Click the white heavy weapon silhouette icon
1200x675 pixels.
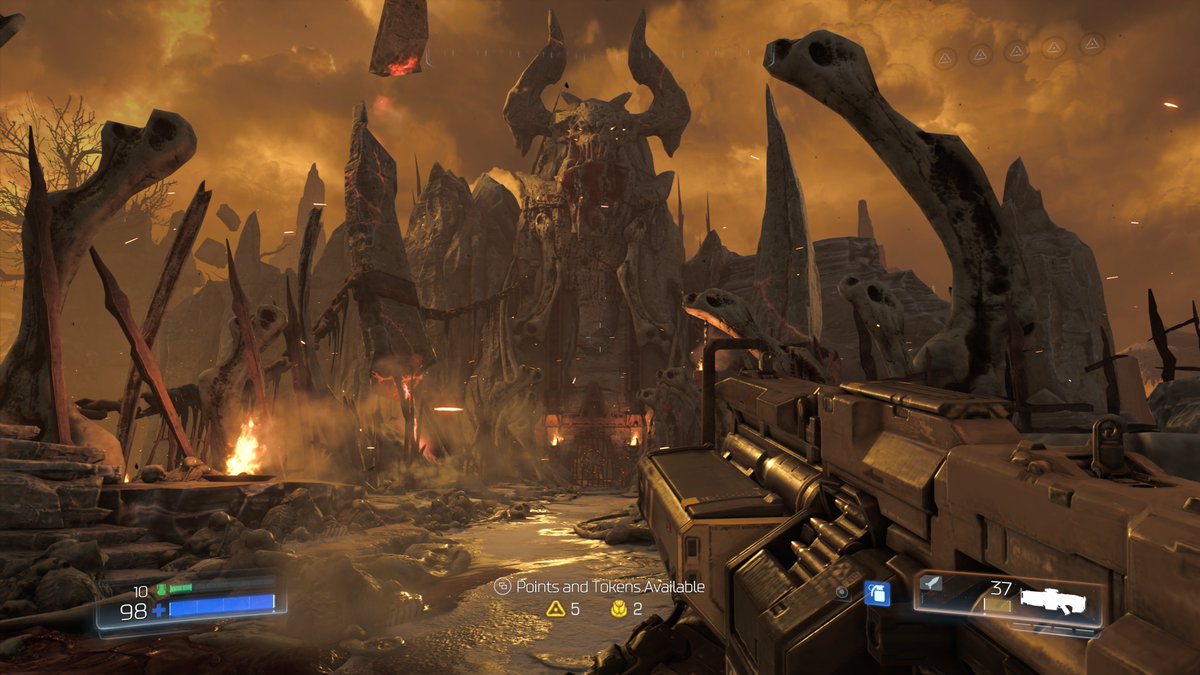click(x=1054, y=600)
